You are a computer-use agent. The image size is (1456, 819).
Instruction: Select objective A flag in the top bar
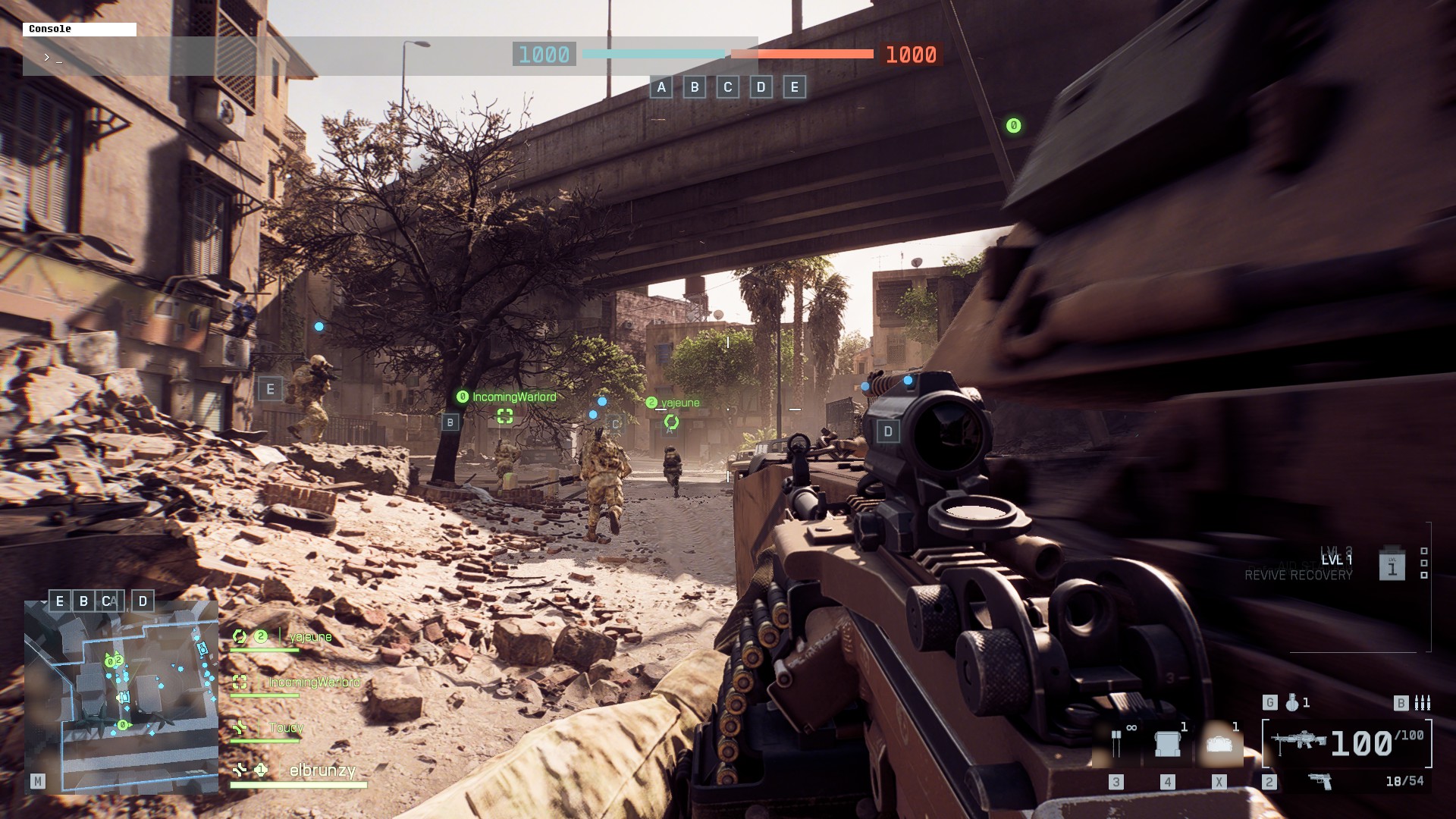[661, 87]
